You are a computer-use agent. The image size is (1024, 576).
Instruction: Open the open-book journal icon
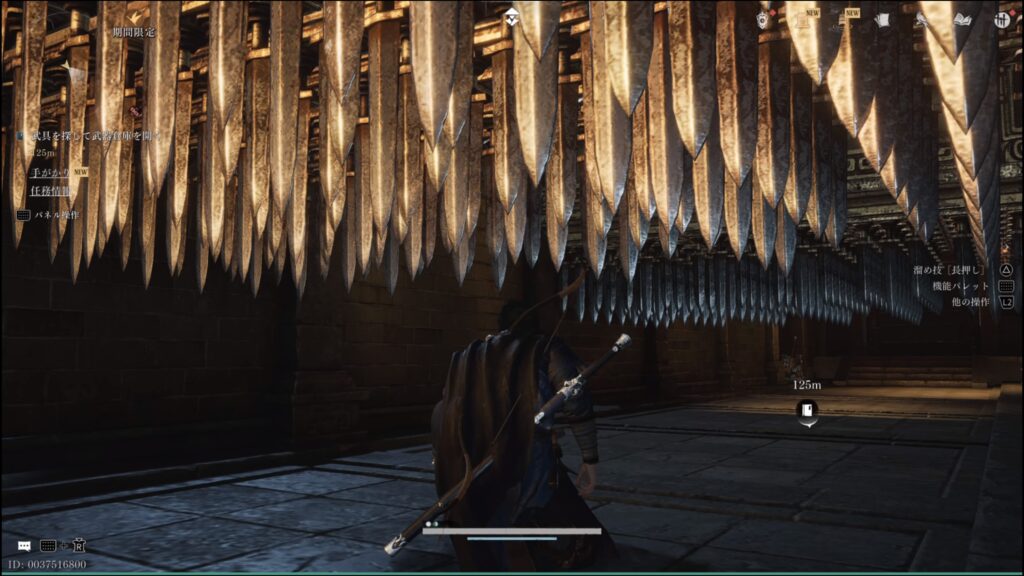click(x=963, y=19)
